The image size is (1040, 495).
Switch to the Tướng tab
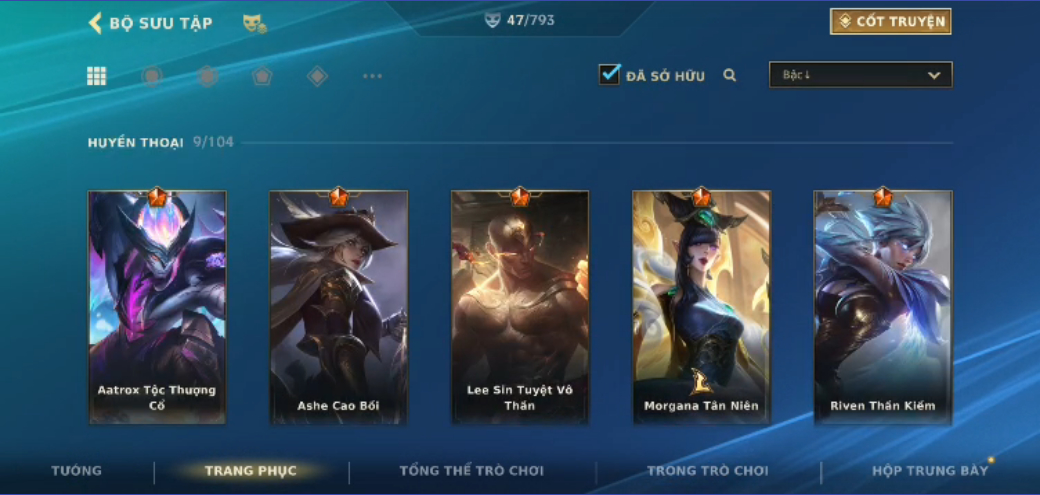77,471
